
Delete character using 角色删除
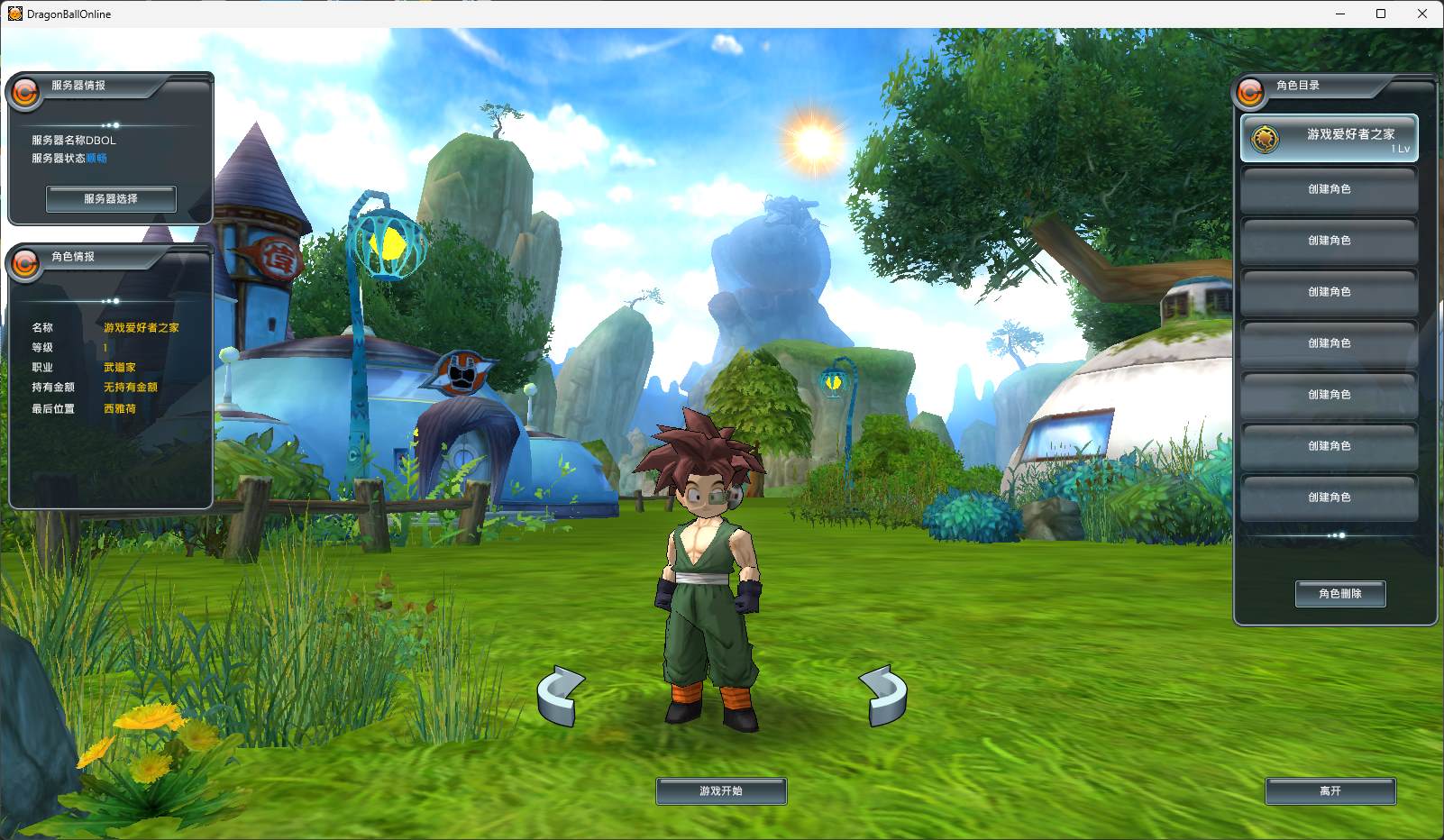click(x=1340, y=594)
